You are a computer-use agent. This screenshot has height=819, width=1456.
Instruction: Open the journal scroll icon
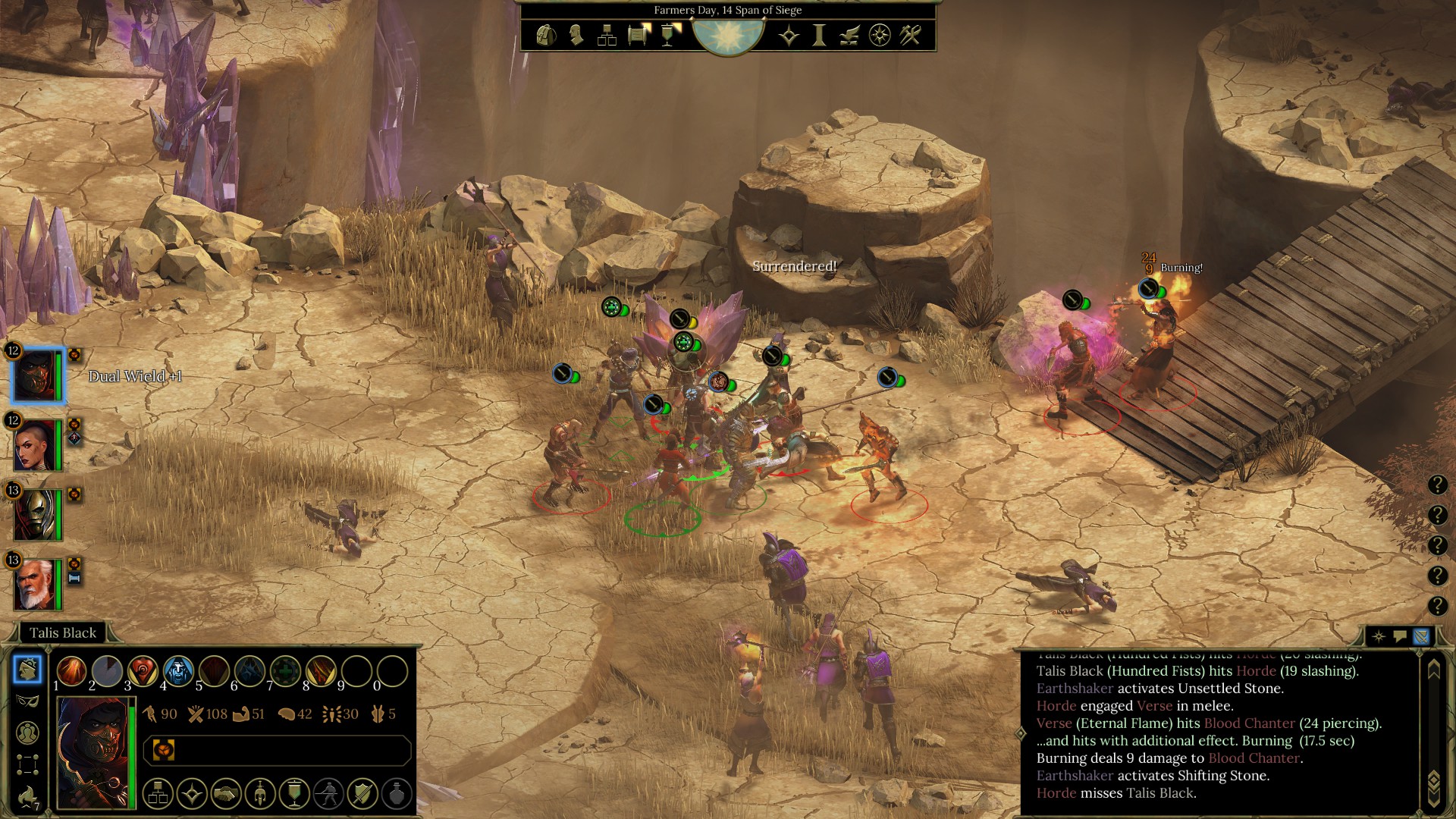638,35
